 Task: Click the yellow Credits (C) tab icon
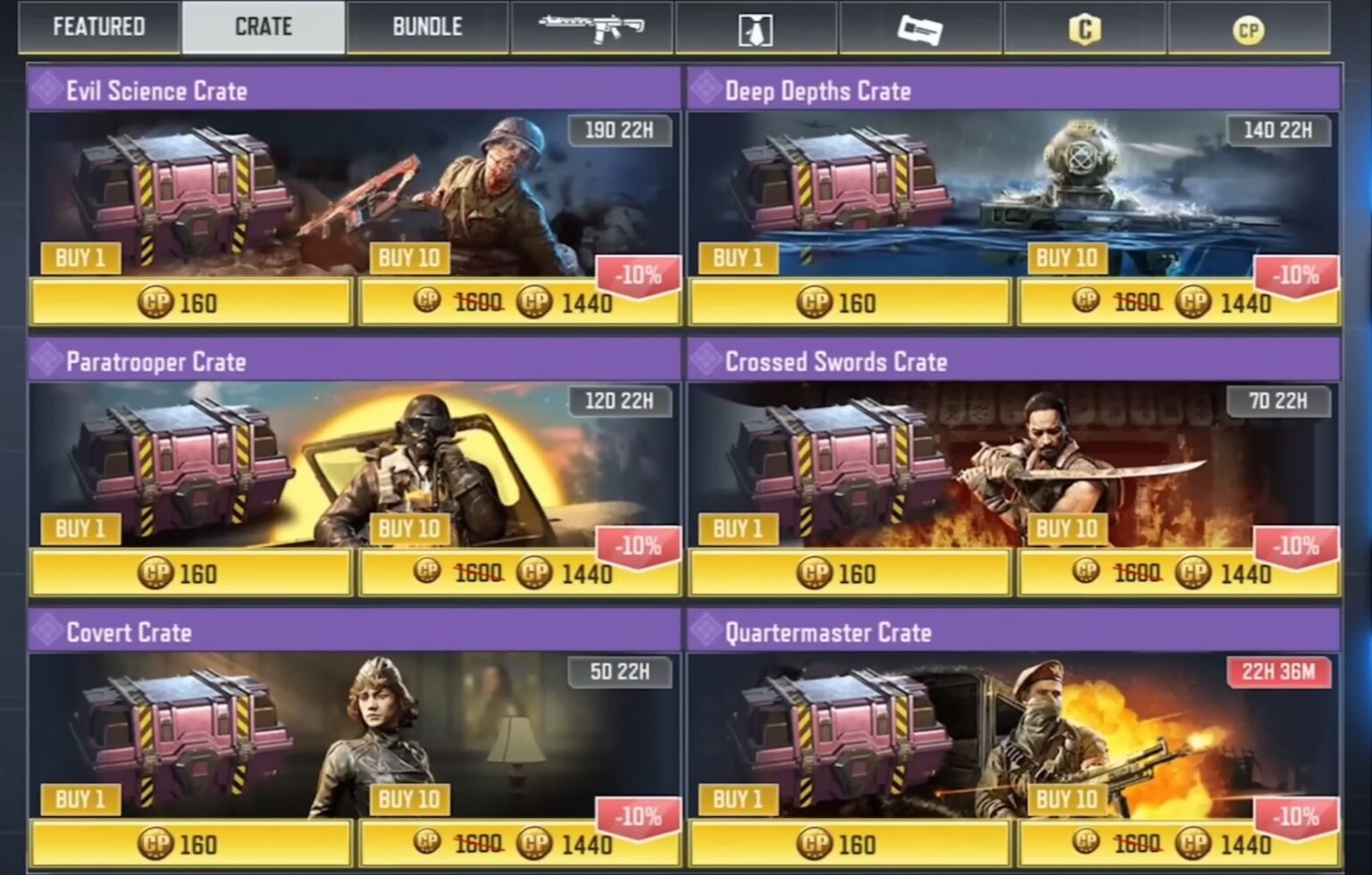coord(1083,28)
